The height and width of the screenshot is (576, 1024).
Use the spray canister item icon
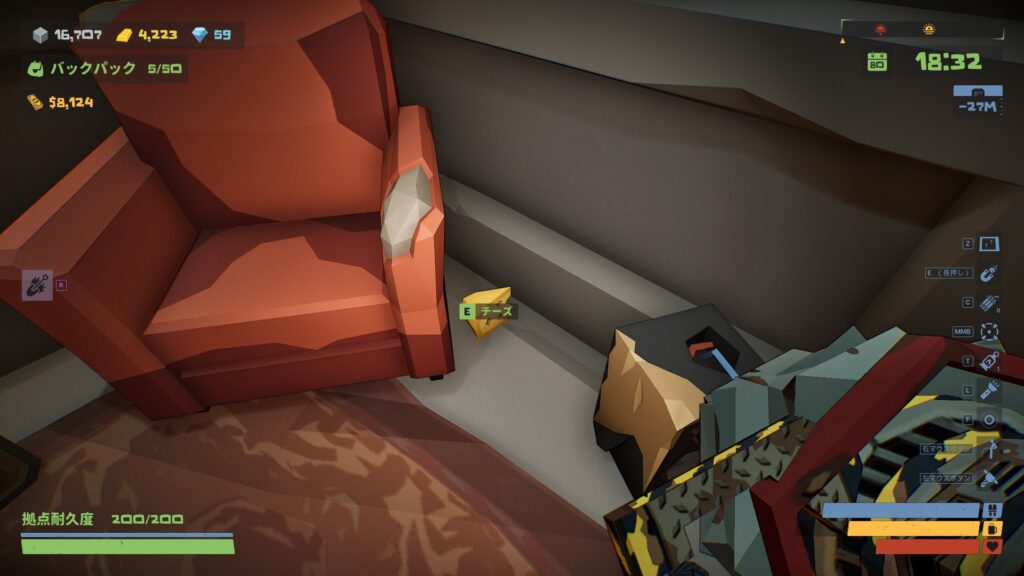(989, 360)
